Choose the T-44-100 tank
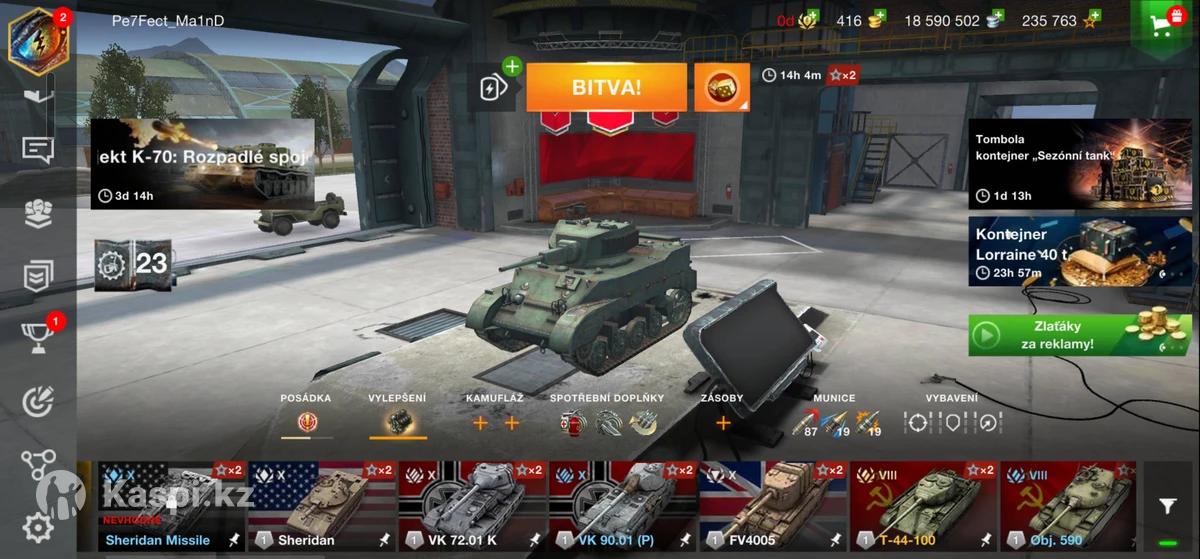1200x559 pixels. (923, 506)
